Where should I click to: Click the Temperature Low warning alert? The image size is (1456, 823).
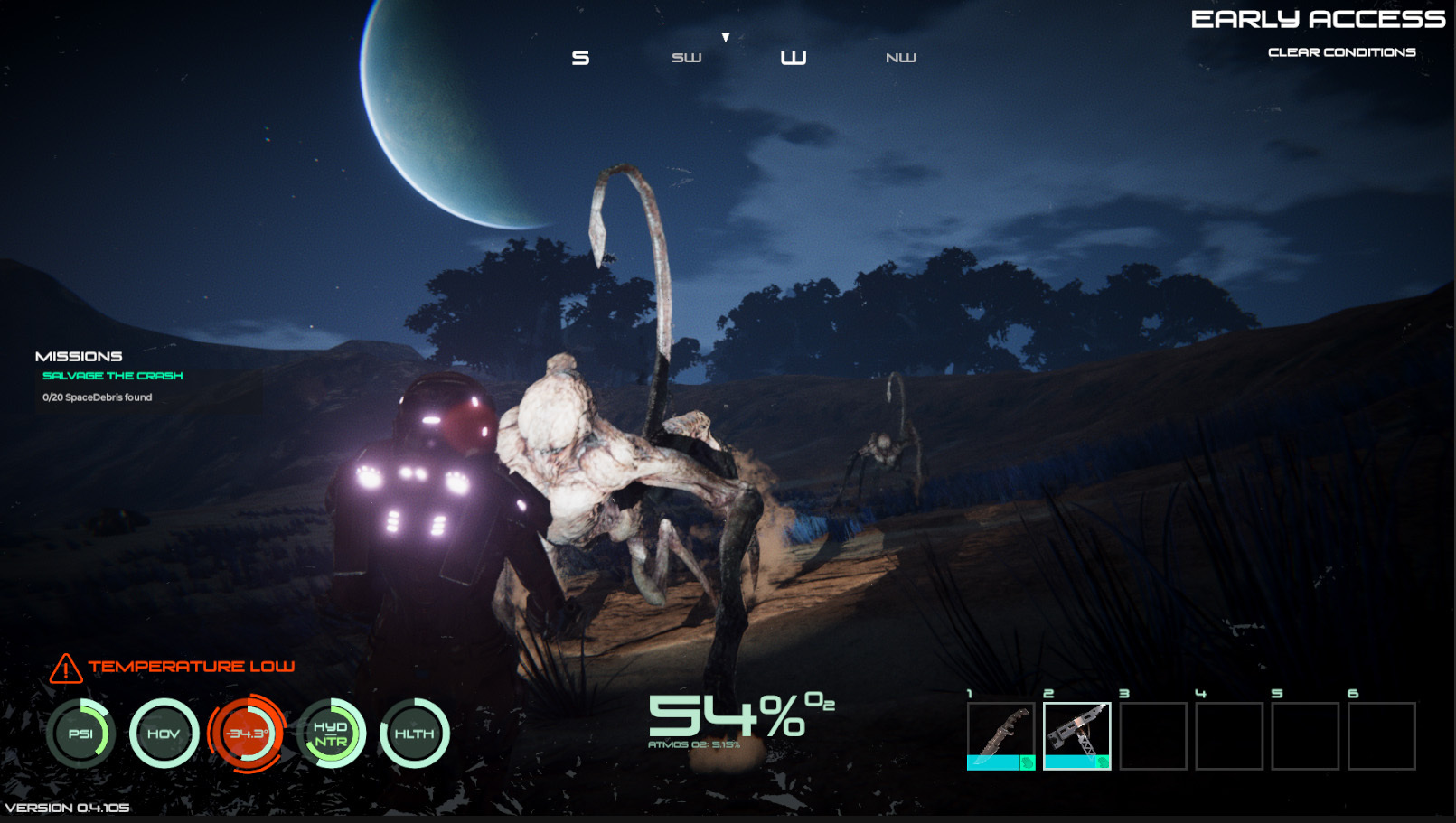coord(172,667)
